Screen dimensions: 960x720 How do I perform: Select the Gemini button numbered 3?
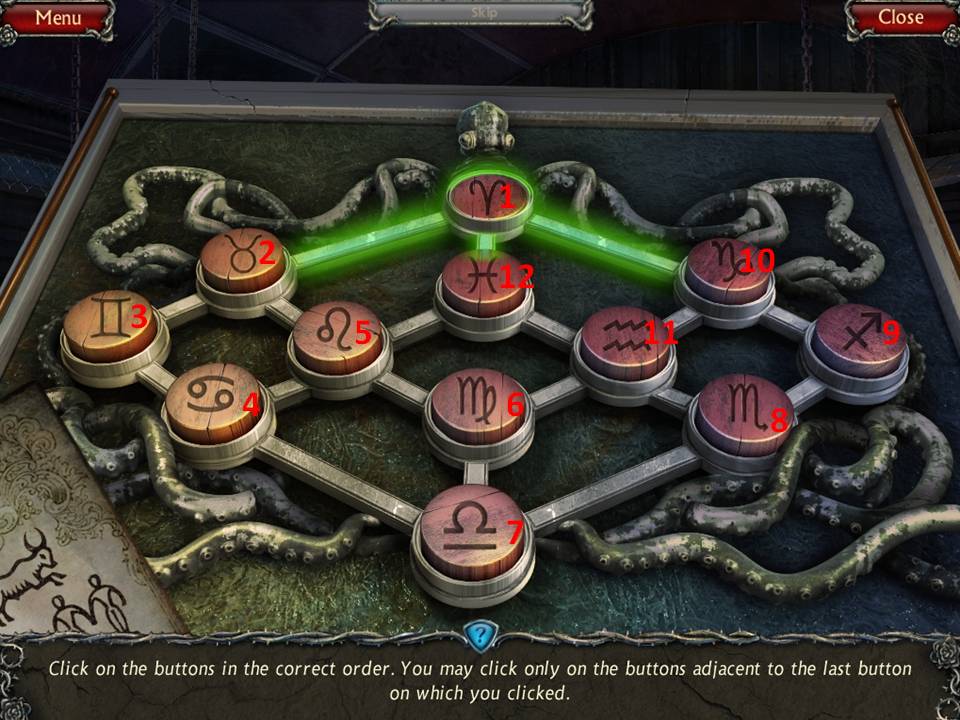(109, 325)
